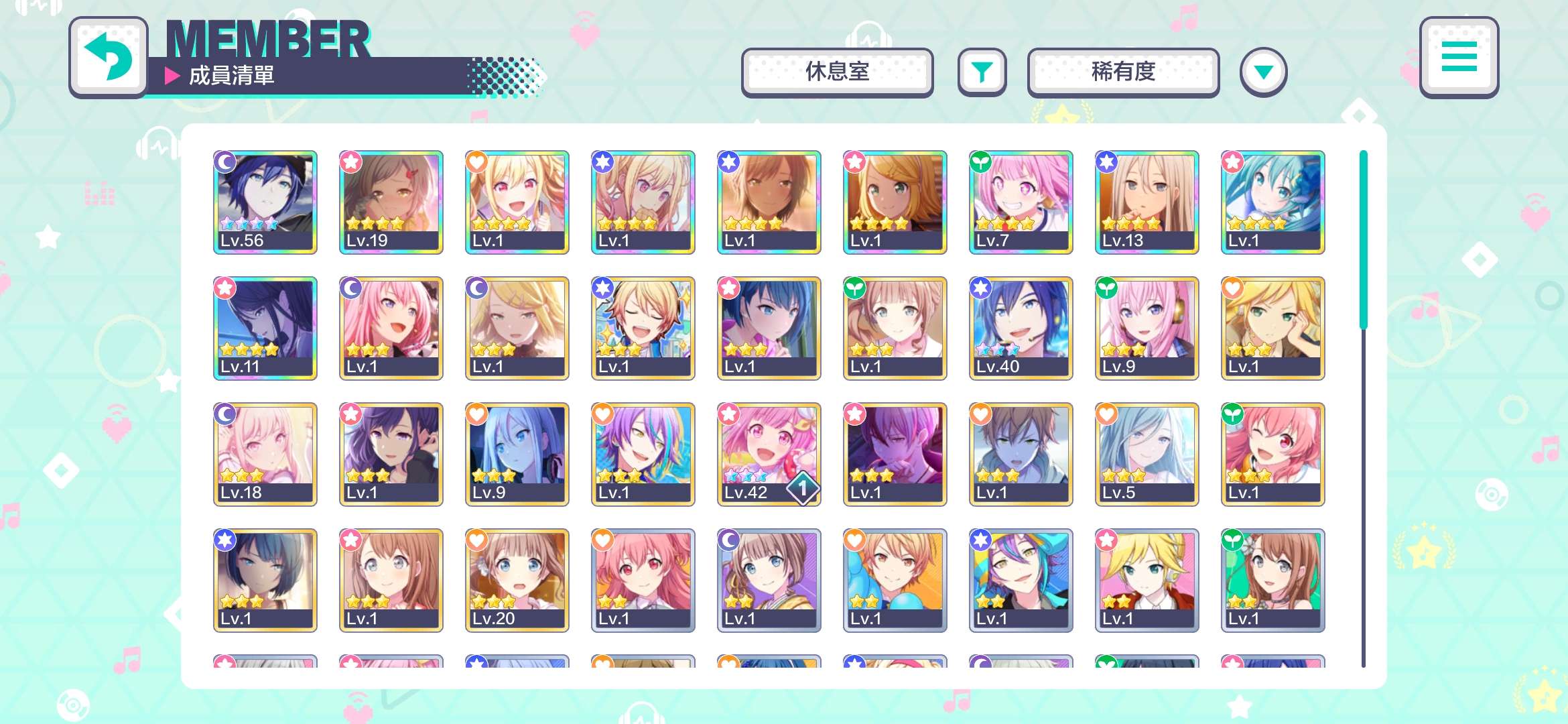Open the Lv.42 card showing the 1 badge

pos(769,453)
